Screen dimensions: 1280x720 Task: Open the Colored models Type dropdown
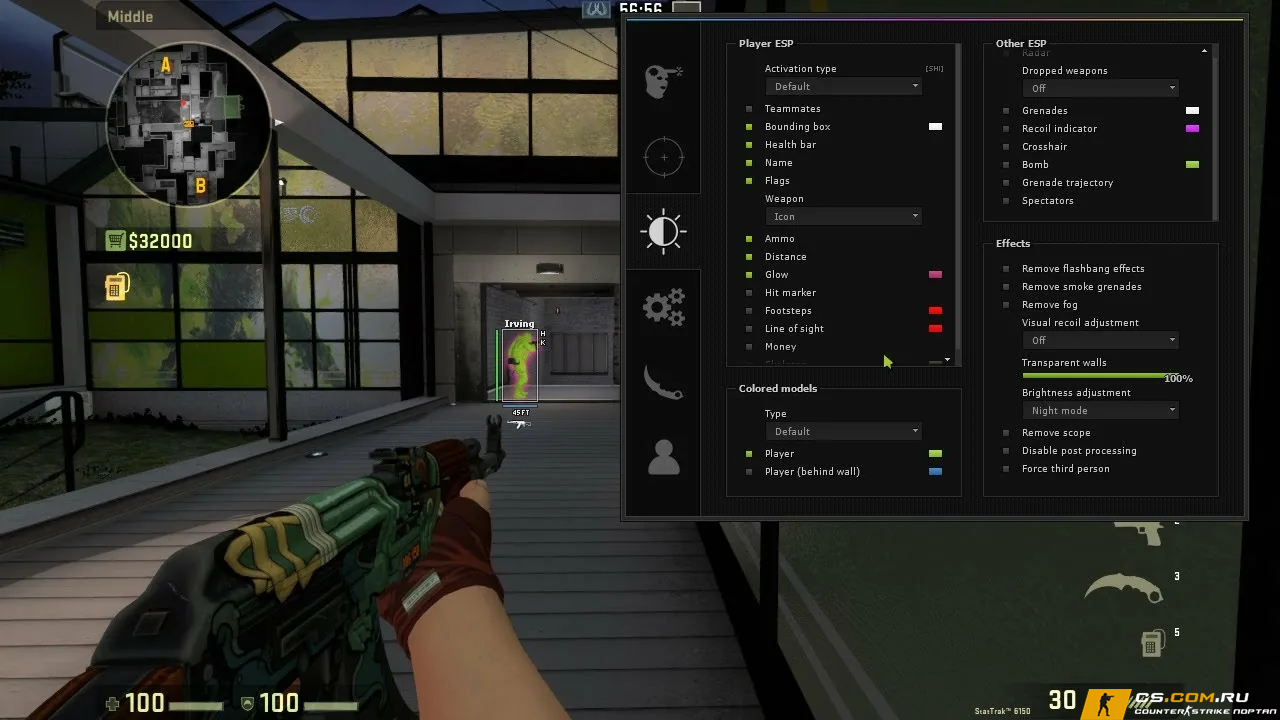point(843,432)
